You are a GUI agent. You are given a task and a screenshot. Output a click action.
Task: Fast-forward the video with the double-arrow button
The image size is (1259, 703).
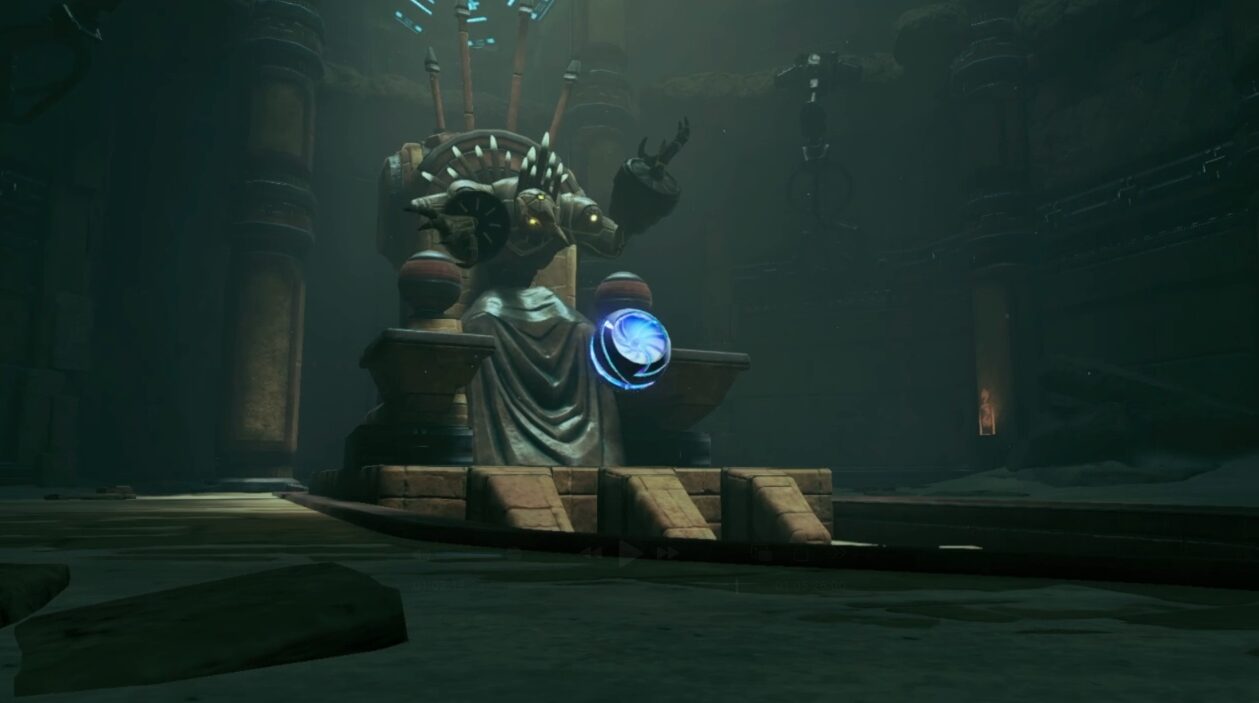(667, 552)
